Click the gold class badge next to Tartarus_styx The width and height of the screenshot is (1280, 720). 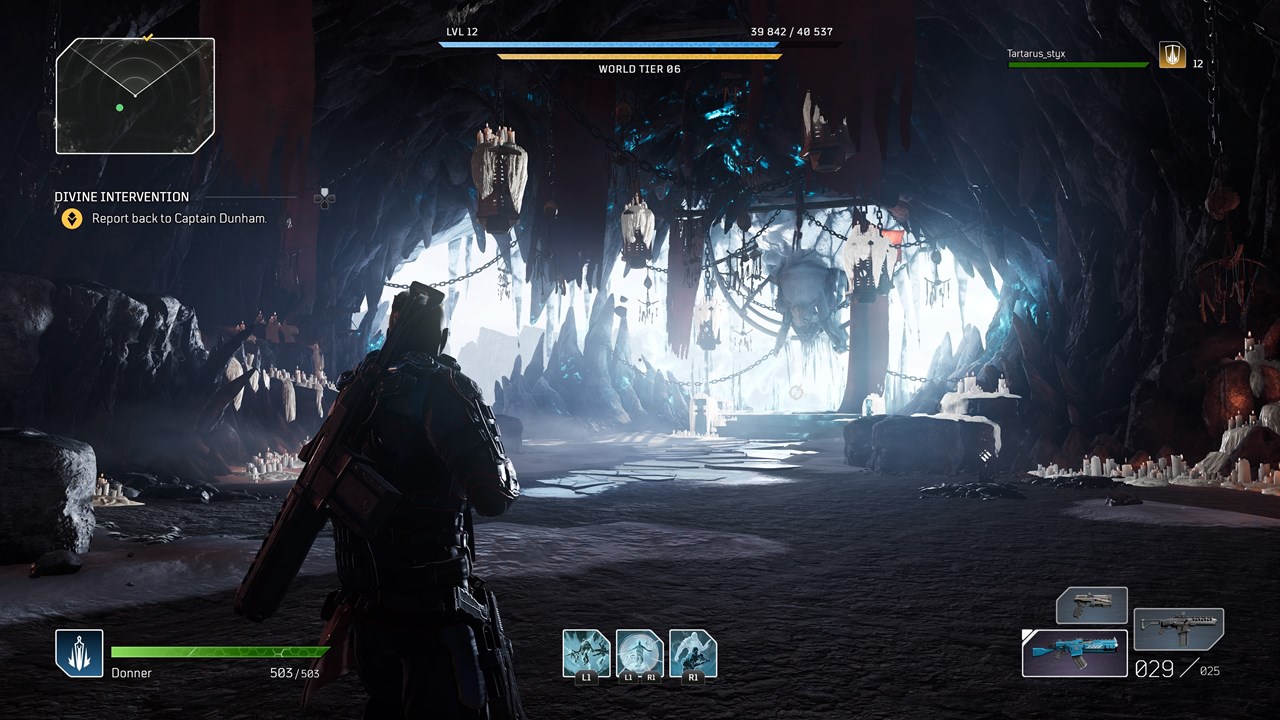(1172, 56)
